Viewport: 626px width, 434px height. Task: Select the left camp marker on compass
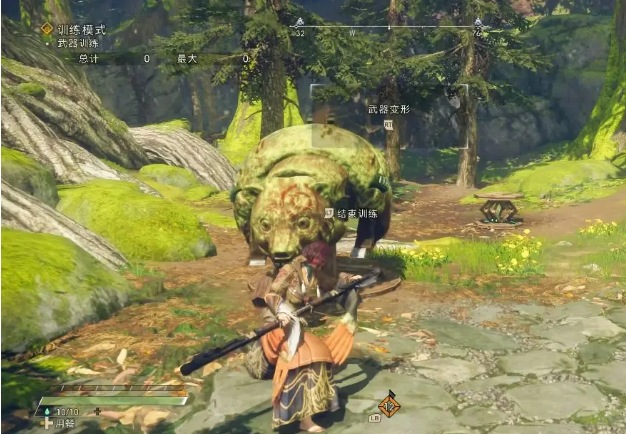[298, 24]
